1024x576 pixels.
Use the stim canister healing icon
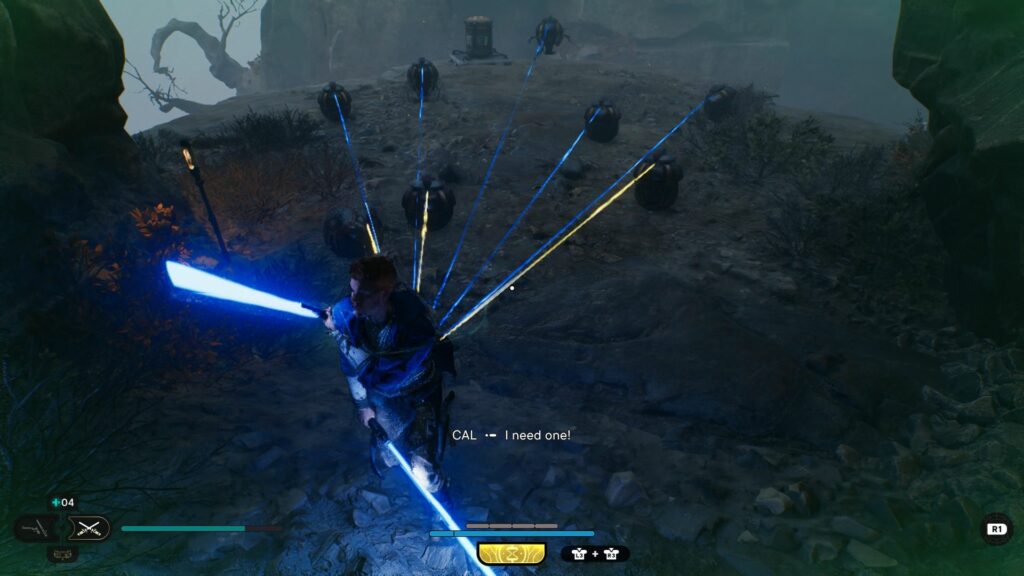pos(57,502)
